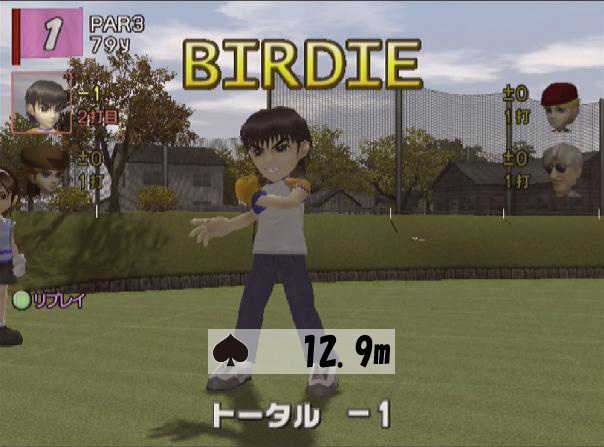Image resolution: width=604 pixels, height=447 pixels.
Task: Choose the red-cap player's portrait
Action: click(x=561, y=108)
